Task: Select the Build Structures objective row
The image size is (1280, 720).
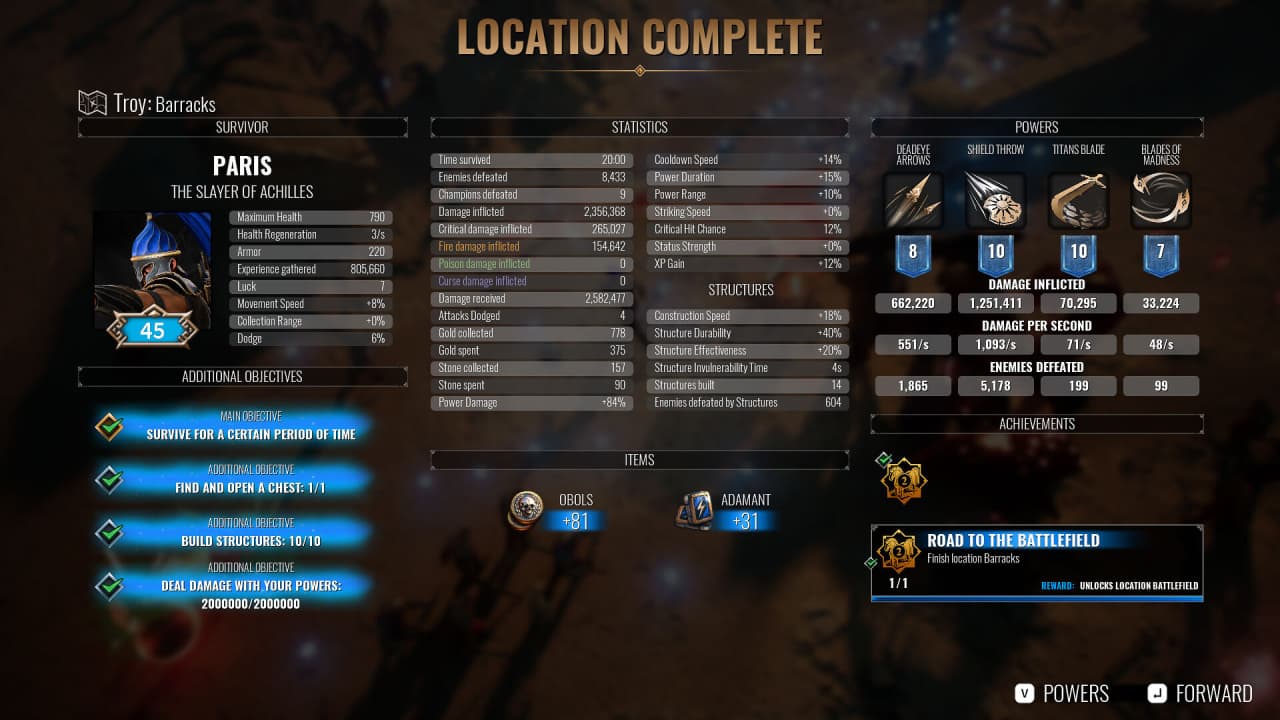Action: (x=251, y=534)
